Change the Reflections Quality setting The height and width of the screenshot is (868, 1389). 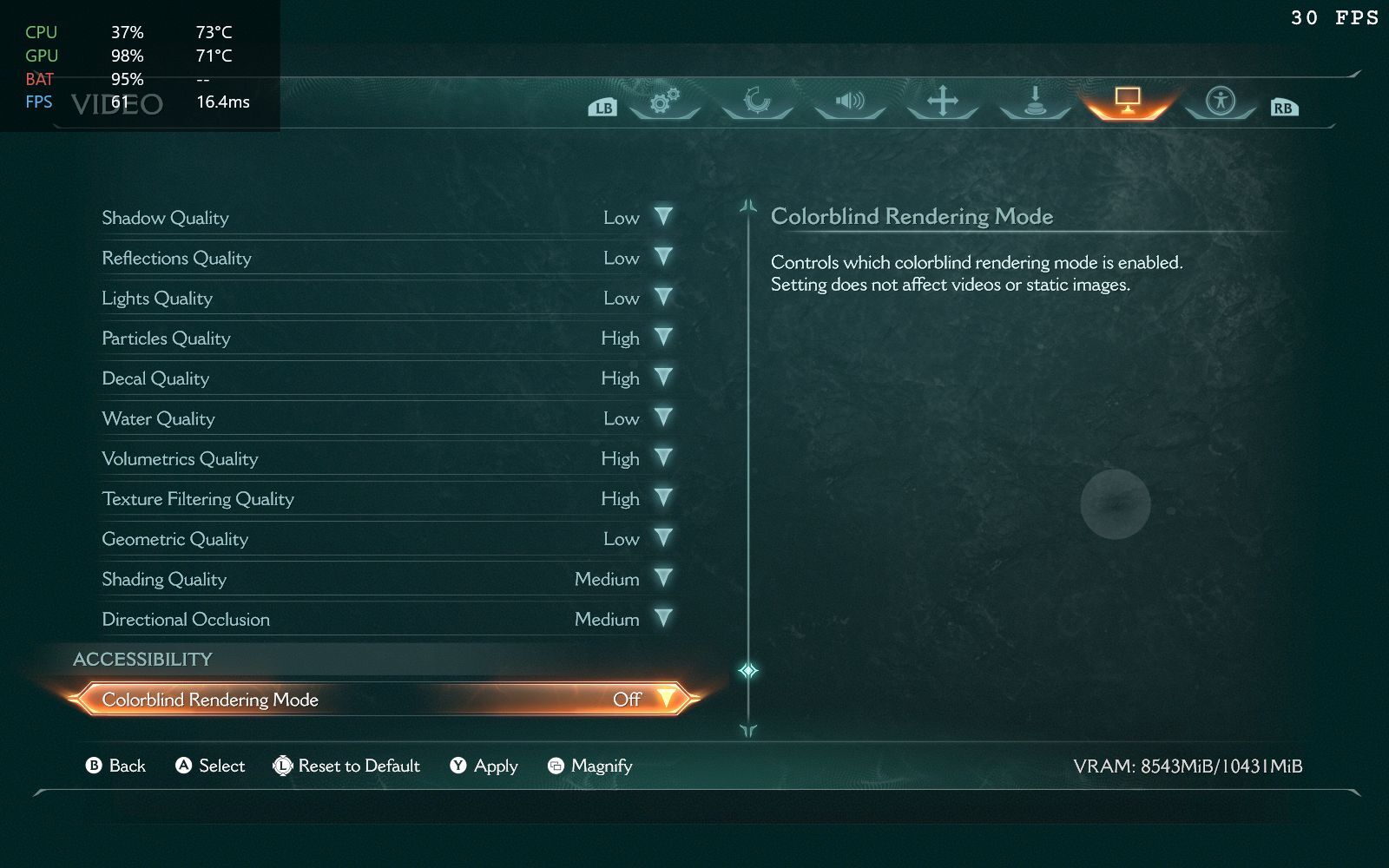pyautogui.click(x=663, y=258)
